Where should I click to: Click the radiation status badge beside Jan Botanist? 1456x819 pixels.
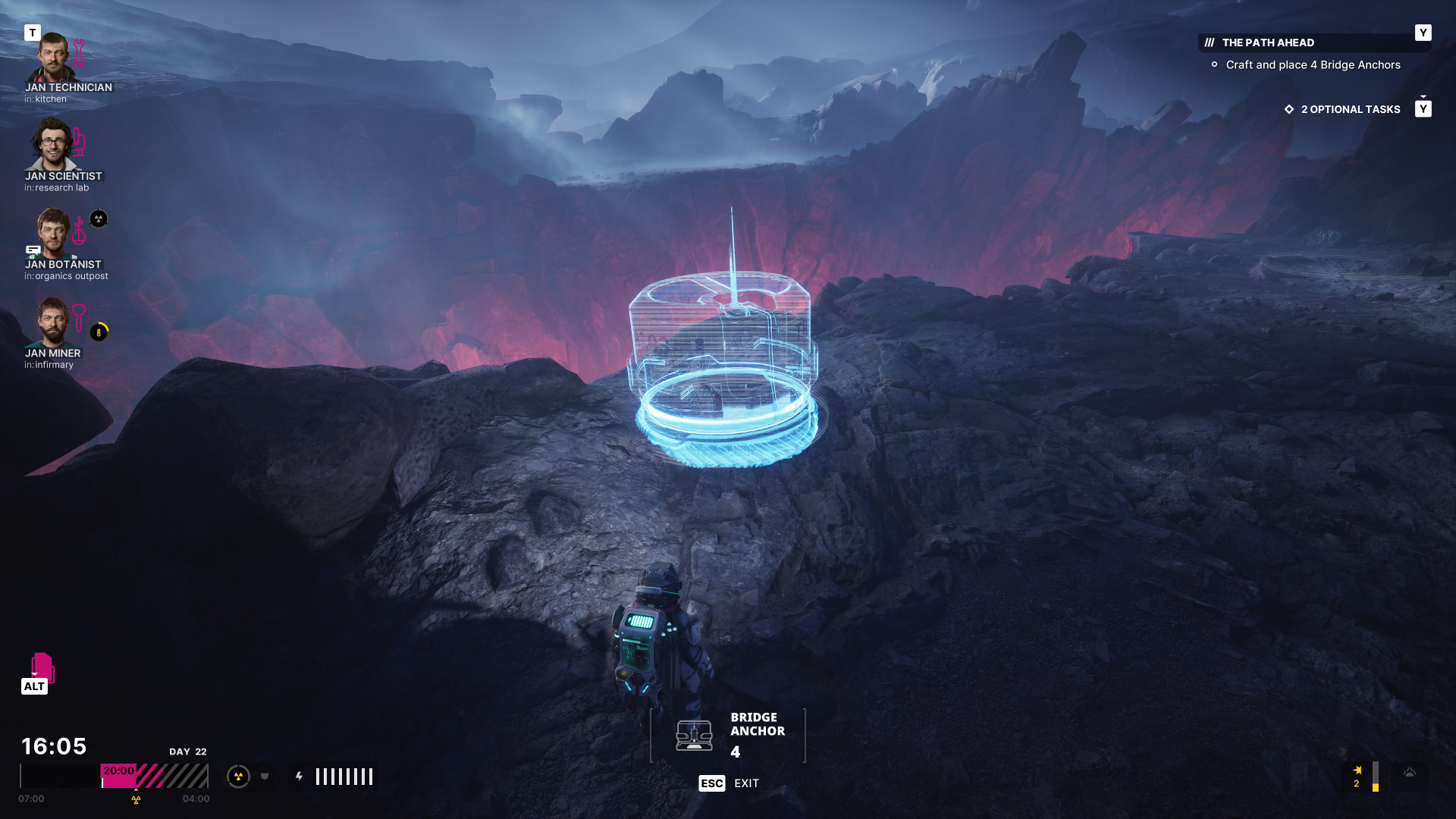click(99, 219)
